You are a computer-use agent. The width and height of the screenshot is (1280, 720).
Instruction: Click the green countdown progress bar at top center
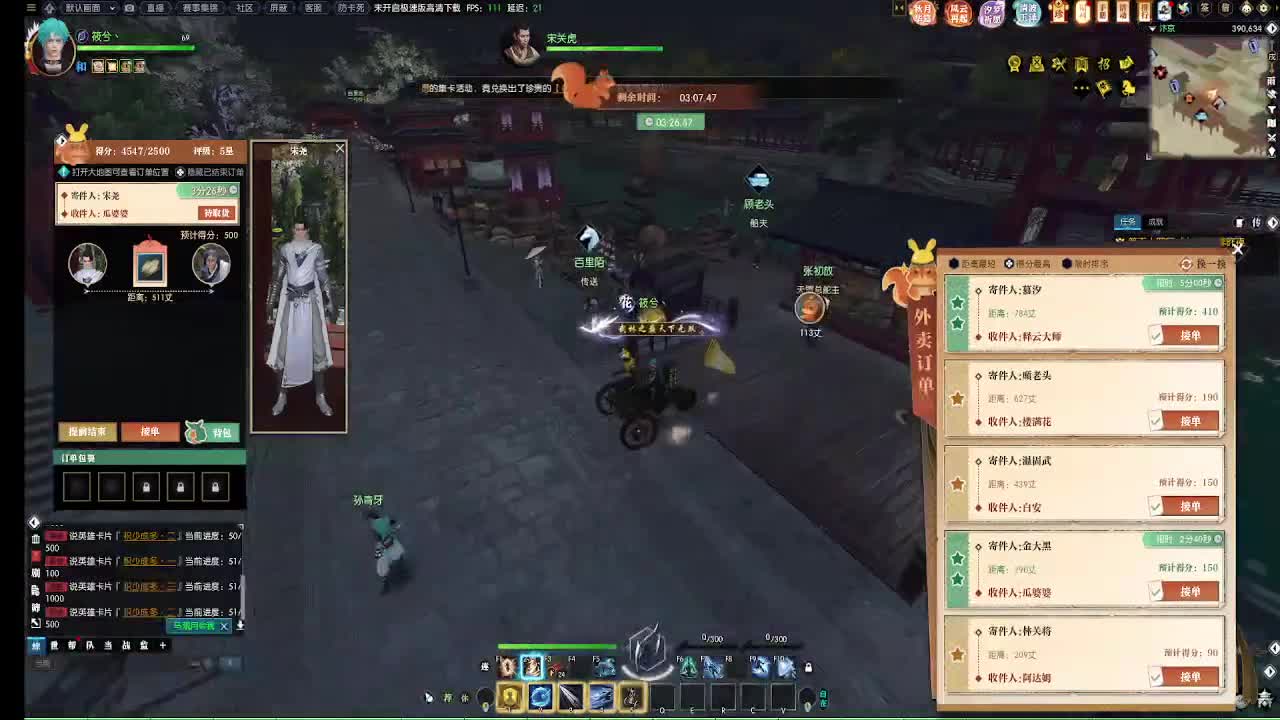(x=670, y=121)
